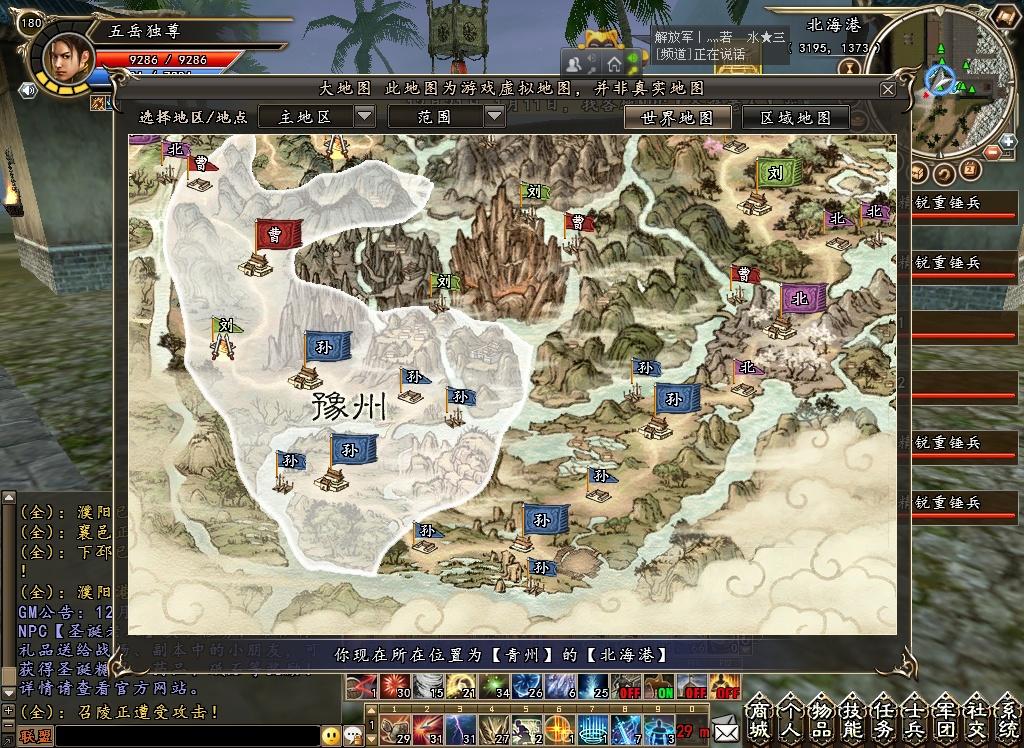Open the 系统 system menu
Viewport: 1024px width, 748px height.
(1008, 716)
